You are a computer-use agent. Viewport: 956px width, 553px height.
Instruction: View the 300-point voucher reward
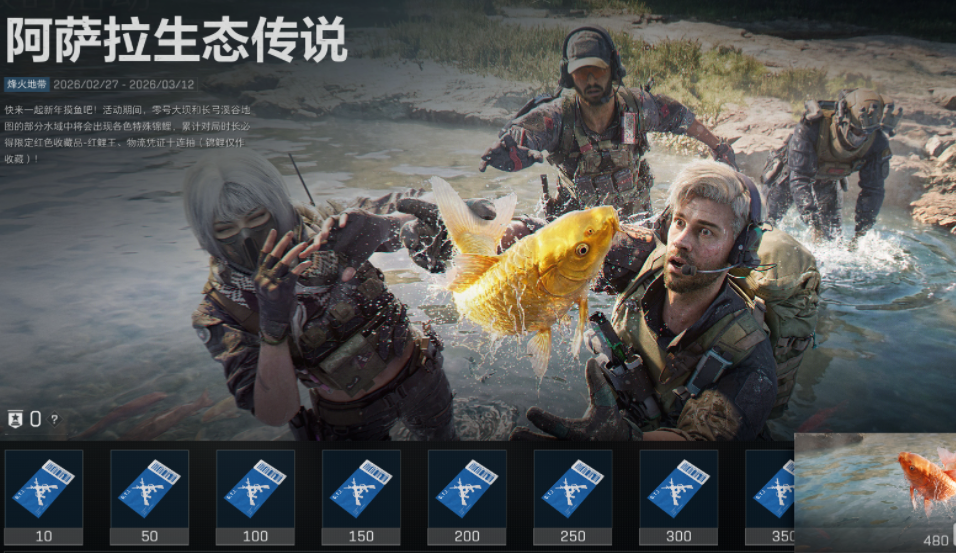[x=679, y=490]
